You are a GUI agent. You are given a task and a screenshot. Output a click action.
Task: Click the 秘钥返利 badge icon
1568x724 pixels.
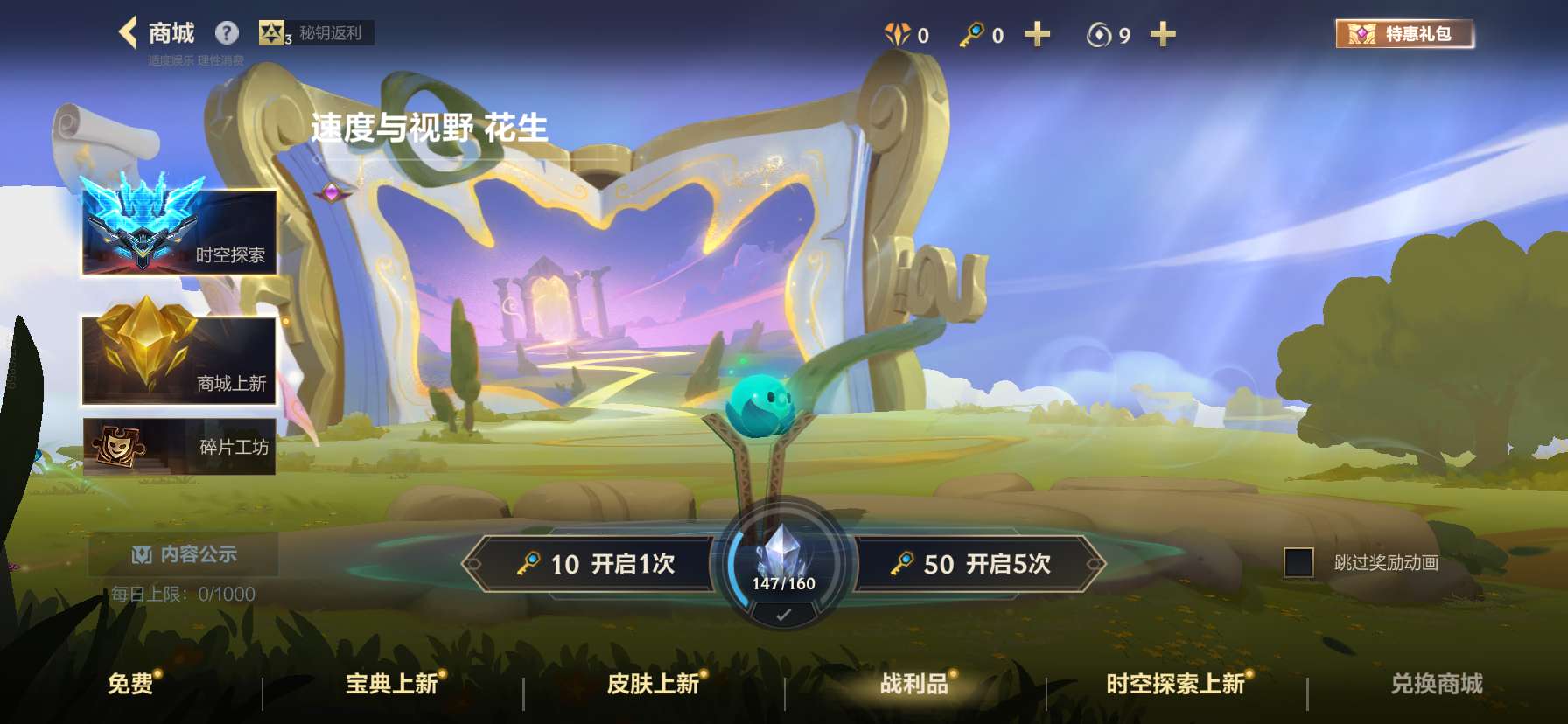pos(273,33)
